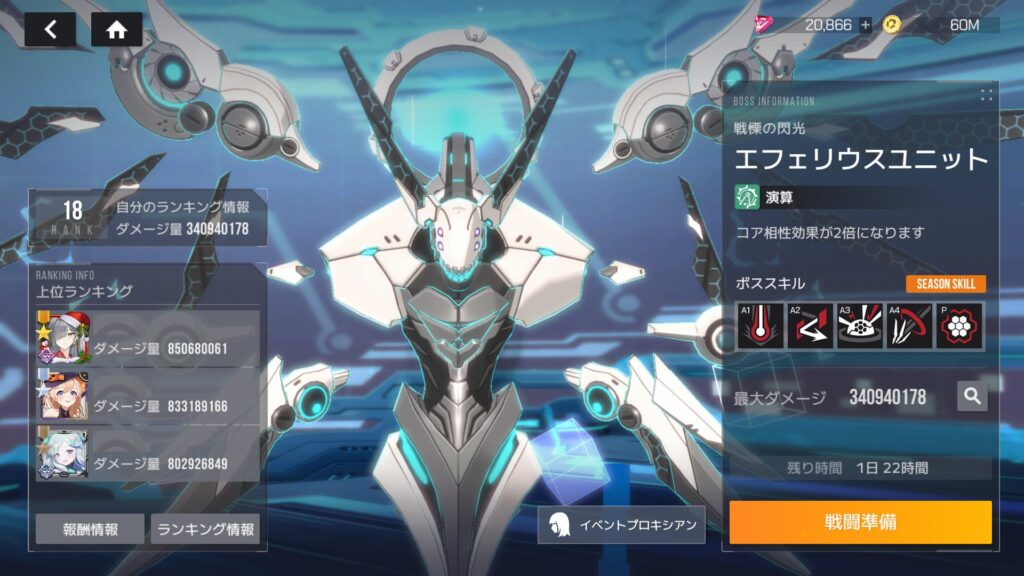View passive skill P hexagon icon

coord(959,326)
